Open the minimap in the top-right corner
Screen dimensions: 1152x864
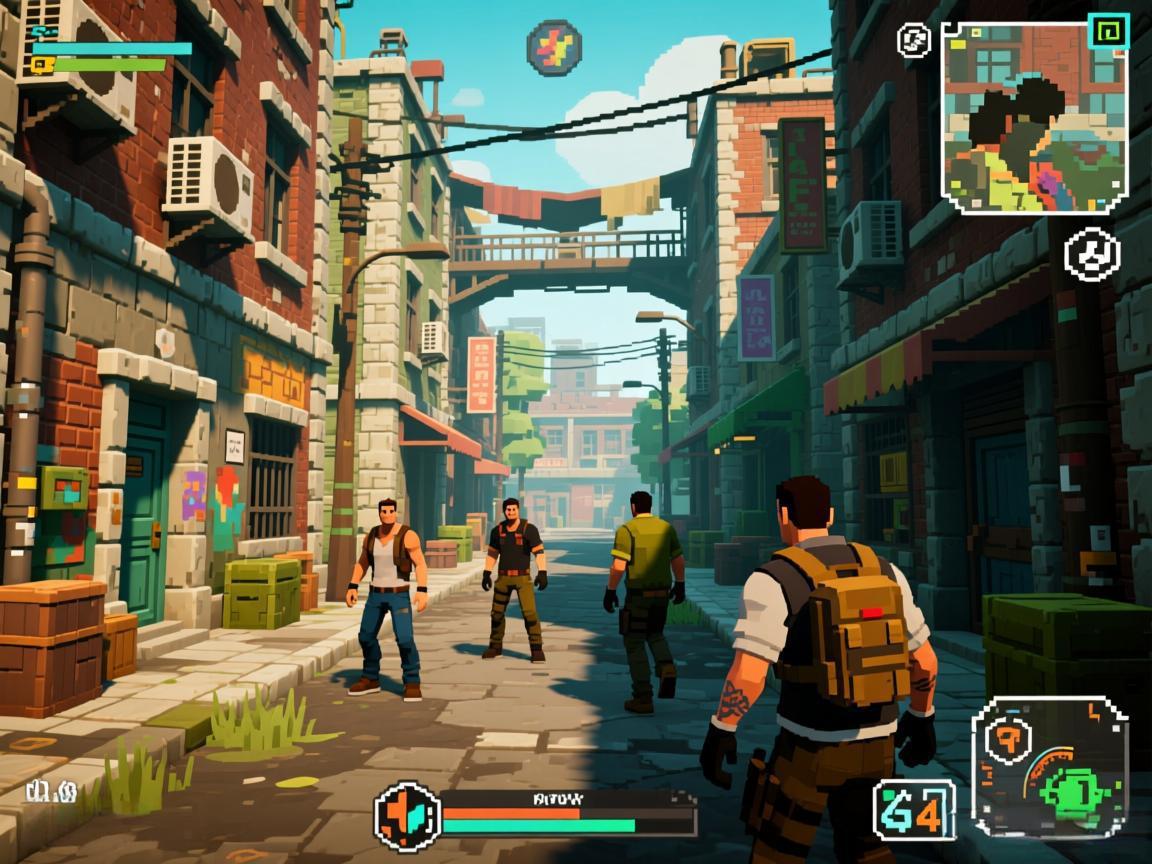click(1034, 118)
